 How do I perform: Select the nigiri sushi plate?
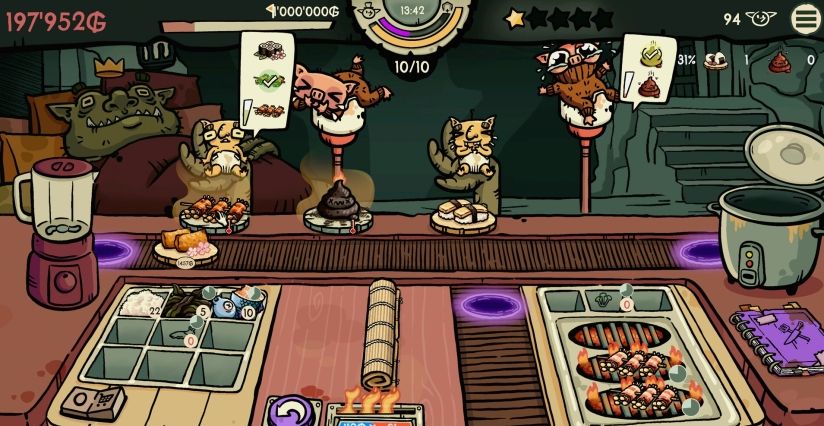click(465, 213)
